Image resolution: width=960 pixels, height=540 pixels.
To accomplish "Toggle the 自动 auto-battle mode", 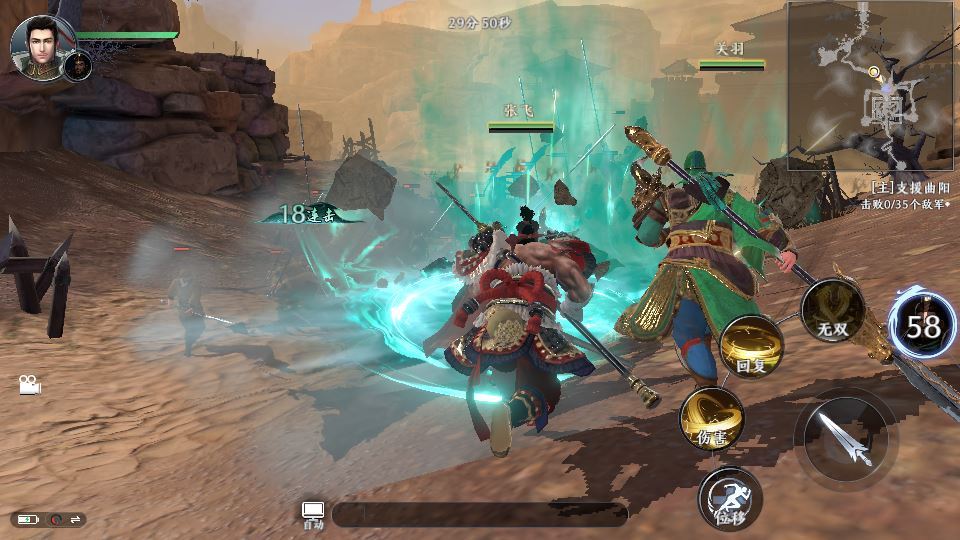I will coord(313,514).
